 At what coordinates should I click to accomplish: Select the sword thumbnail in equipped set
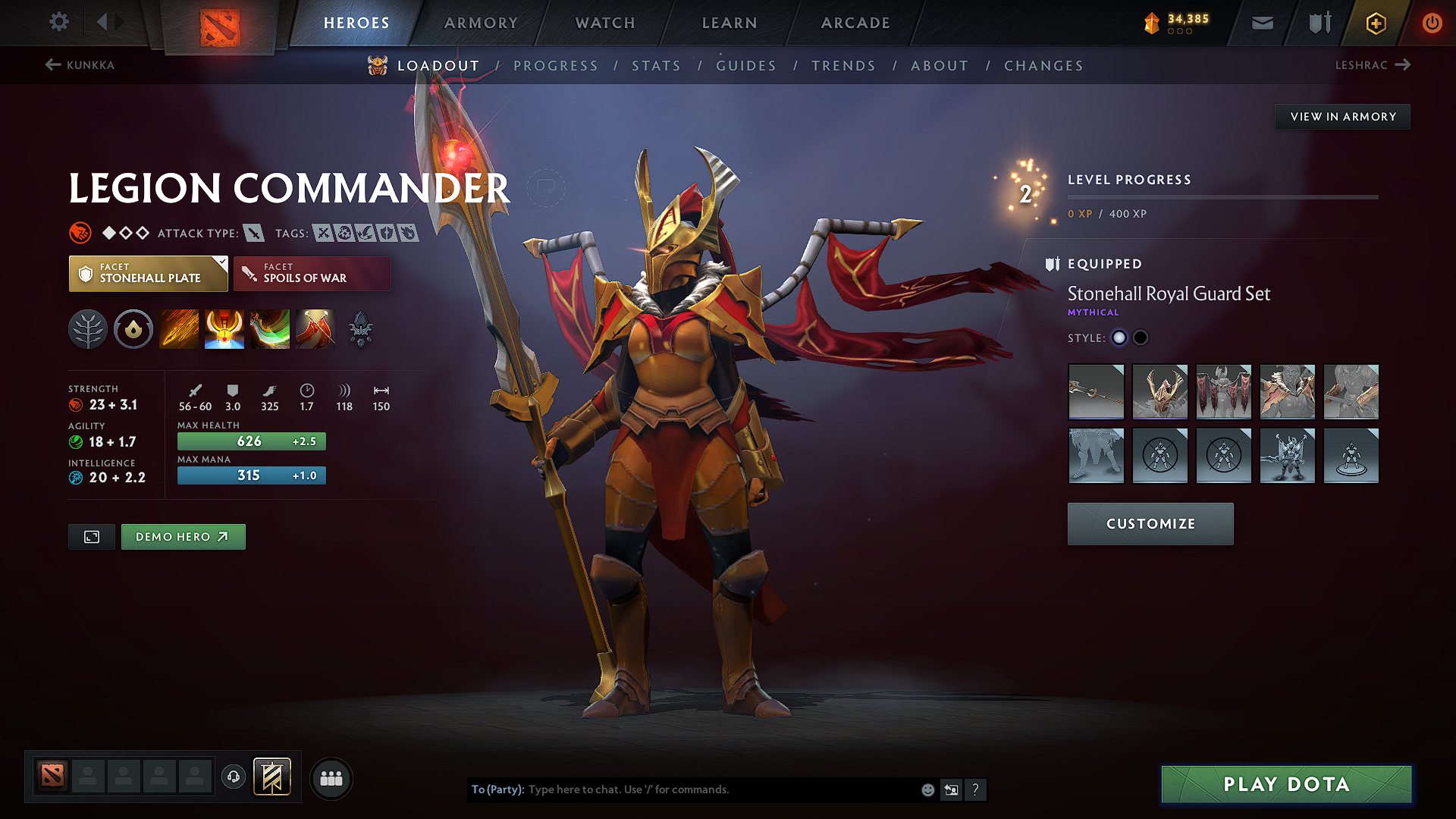point(1096,392)
